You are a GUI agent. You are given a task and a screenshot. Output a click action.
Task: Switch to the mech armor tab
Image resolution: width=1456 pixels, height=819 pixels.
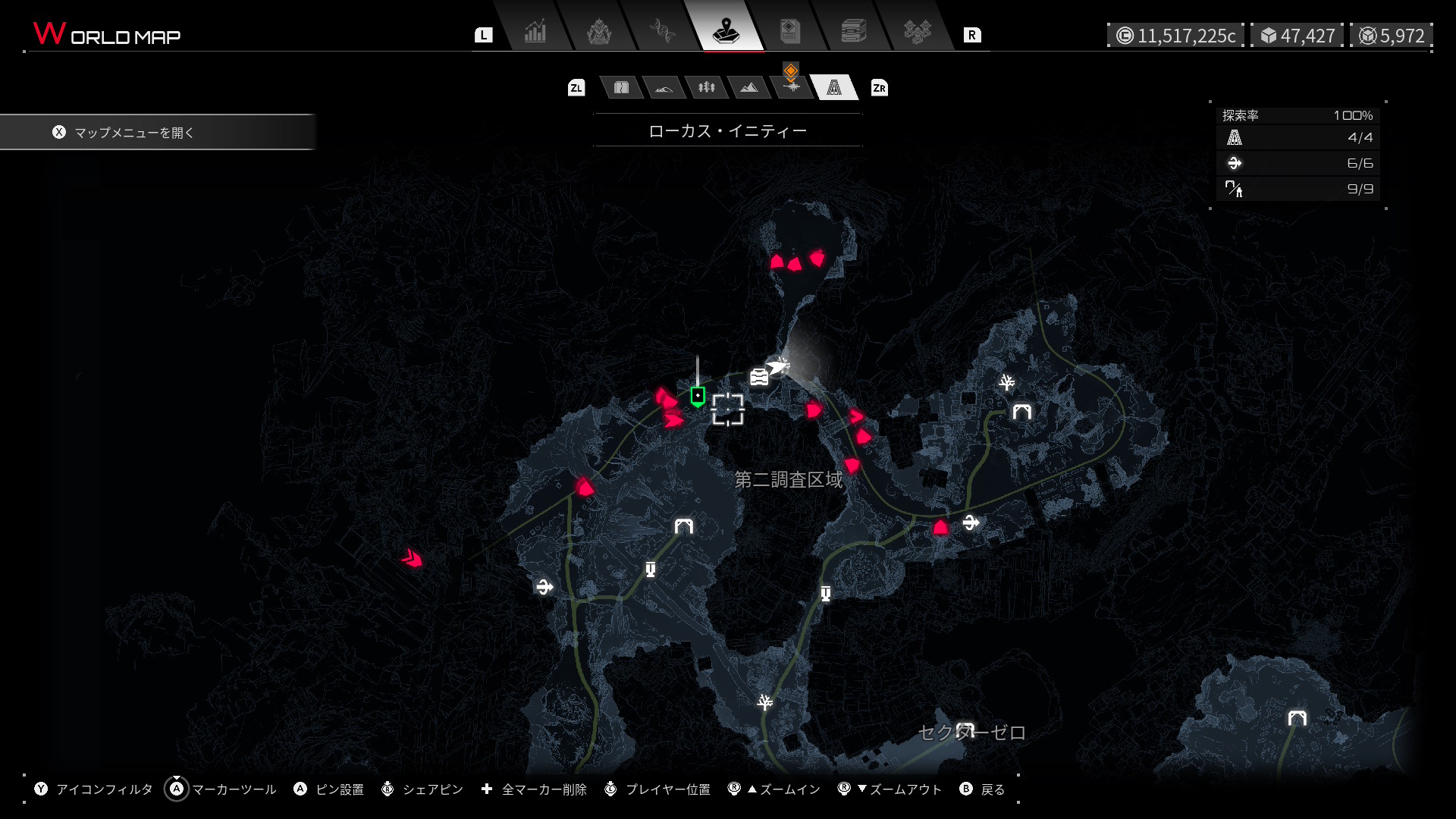(x=599, y=33)
